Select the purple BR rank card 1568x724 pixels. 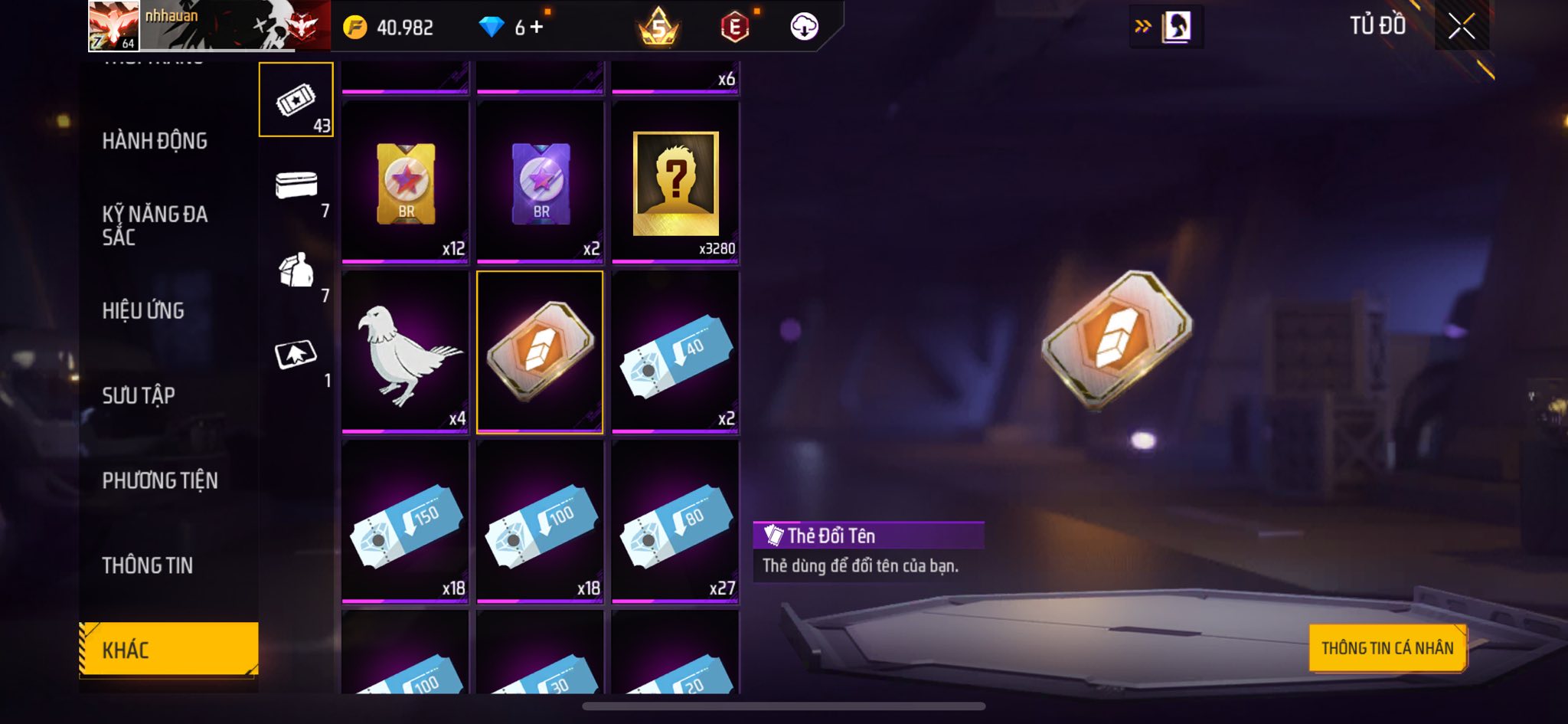point(540,184)
